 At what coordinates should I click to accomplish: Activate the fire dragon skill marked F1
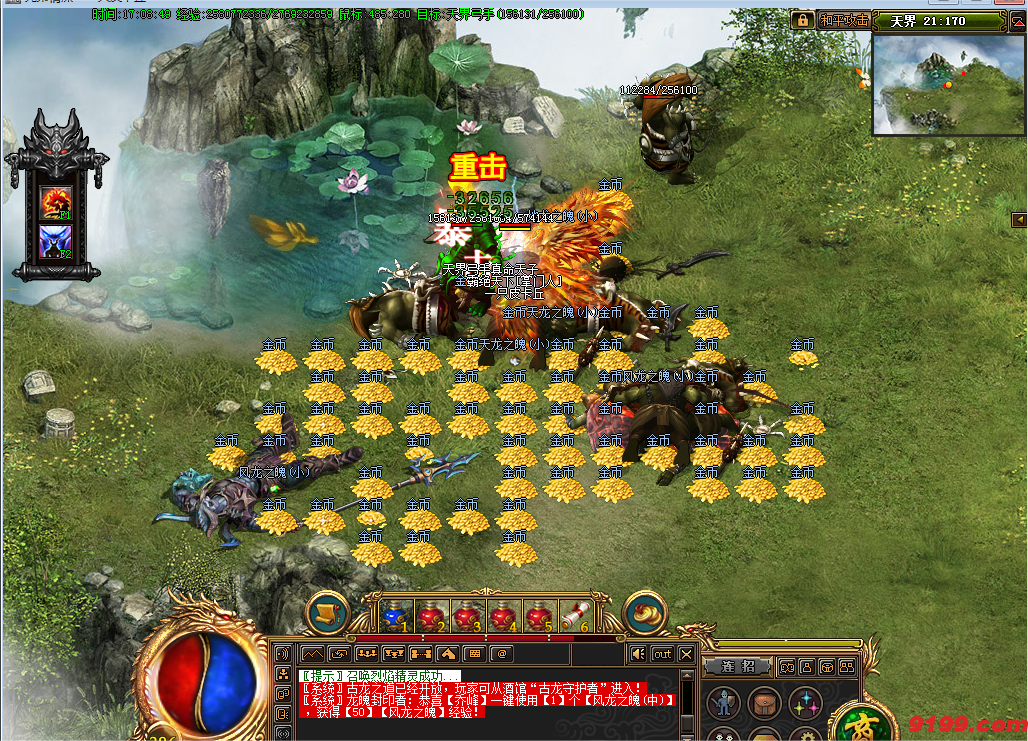pos(54,201)
